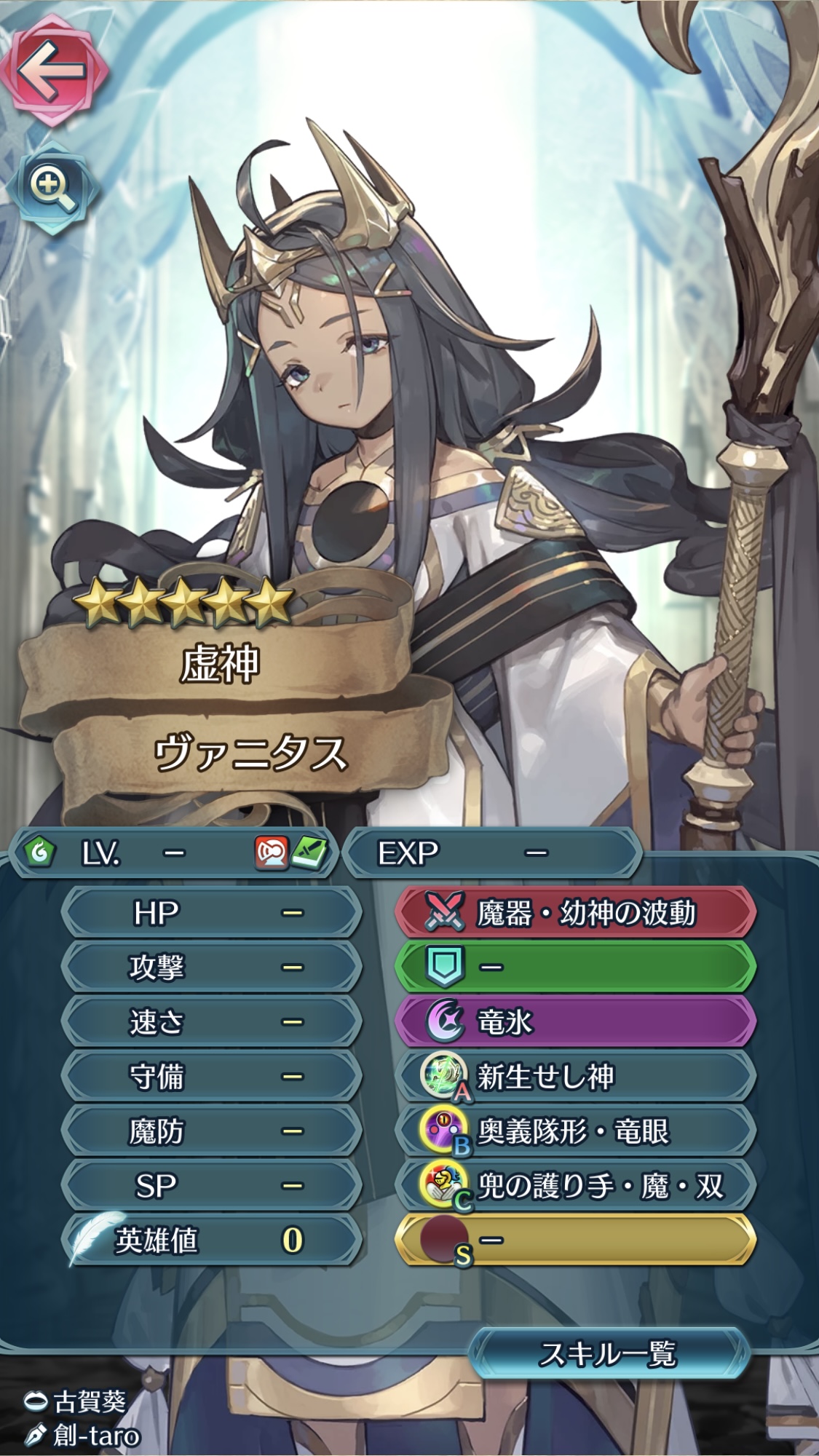
Task: Check the B skill 奥義隊形・竜眼
Action: tap(575, 1131)
